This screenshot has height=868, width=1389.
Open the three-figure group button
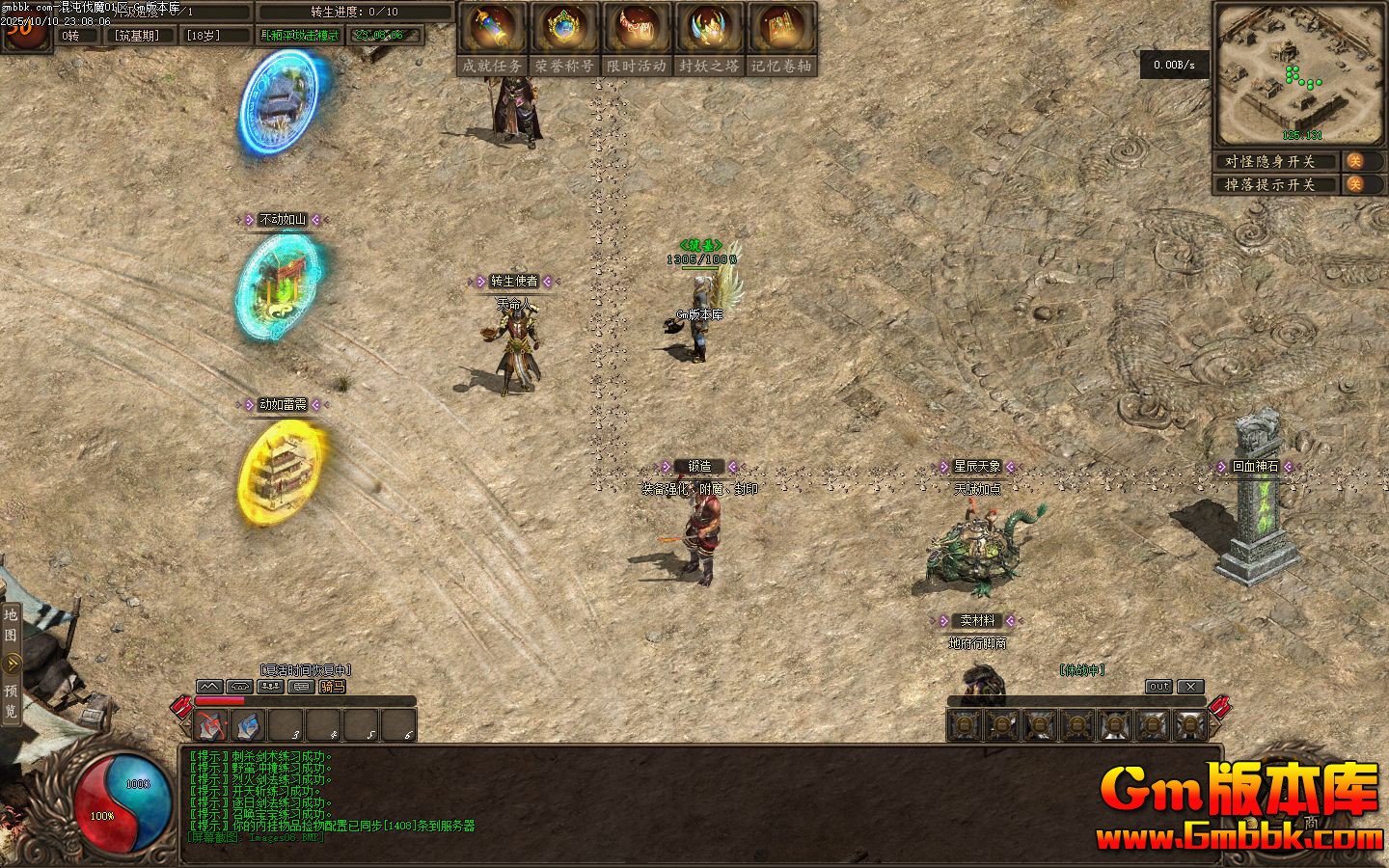270,687
